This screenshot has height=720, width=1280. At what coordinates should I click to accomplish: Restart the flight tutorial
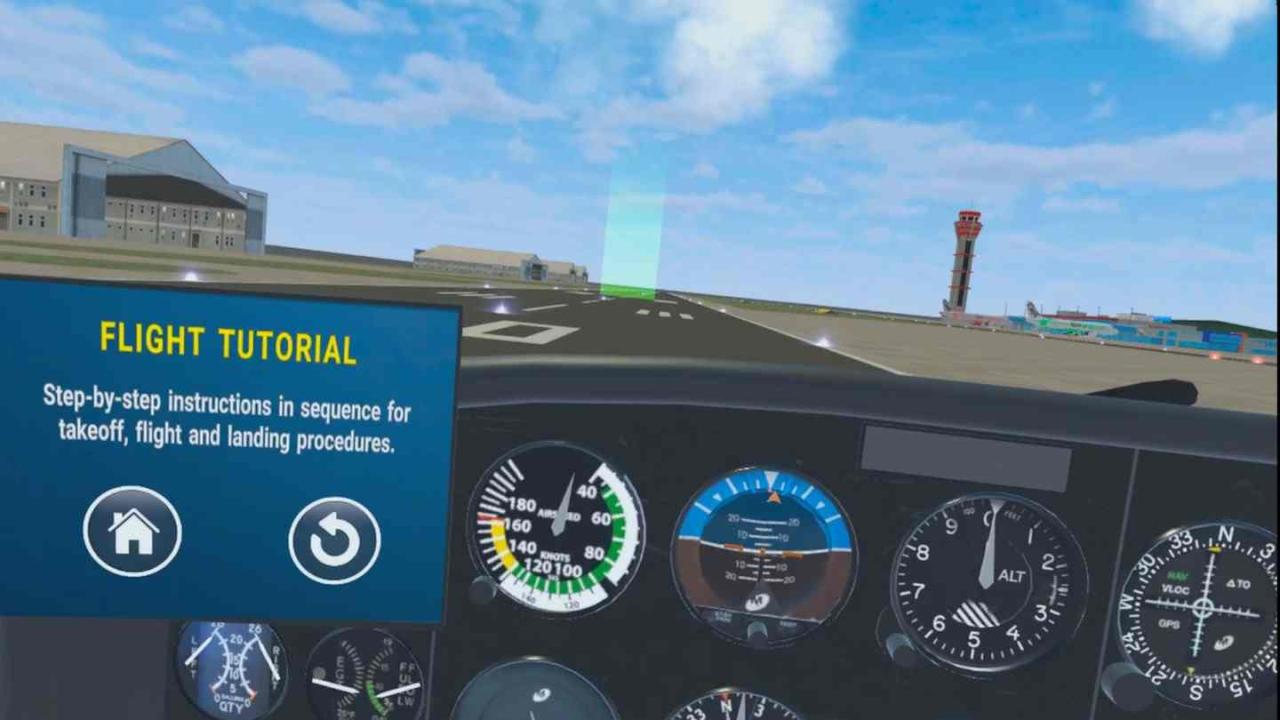[334, 538]
